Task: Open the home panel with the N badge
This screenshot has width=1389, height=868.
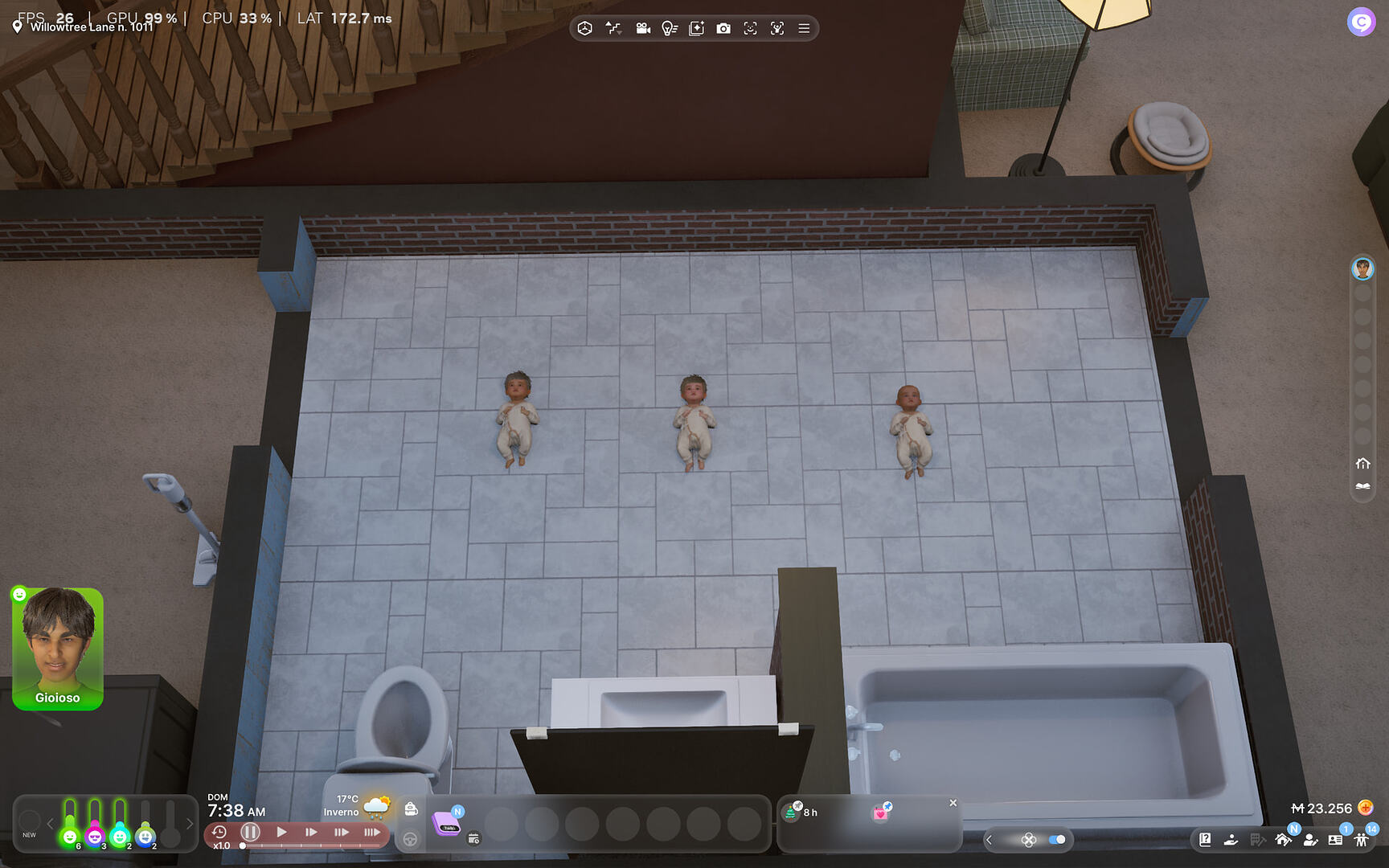Action: click(1283, 841)
